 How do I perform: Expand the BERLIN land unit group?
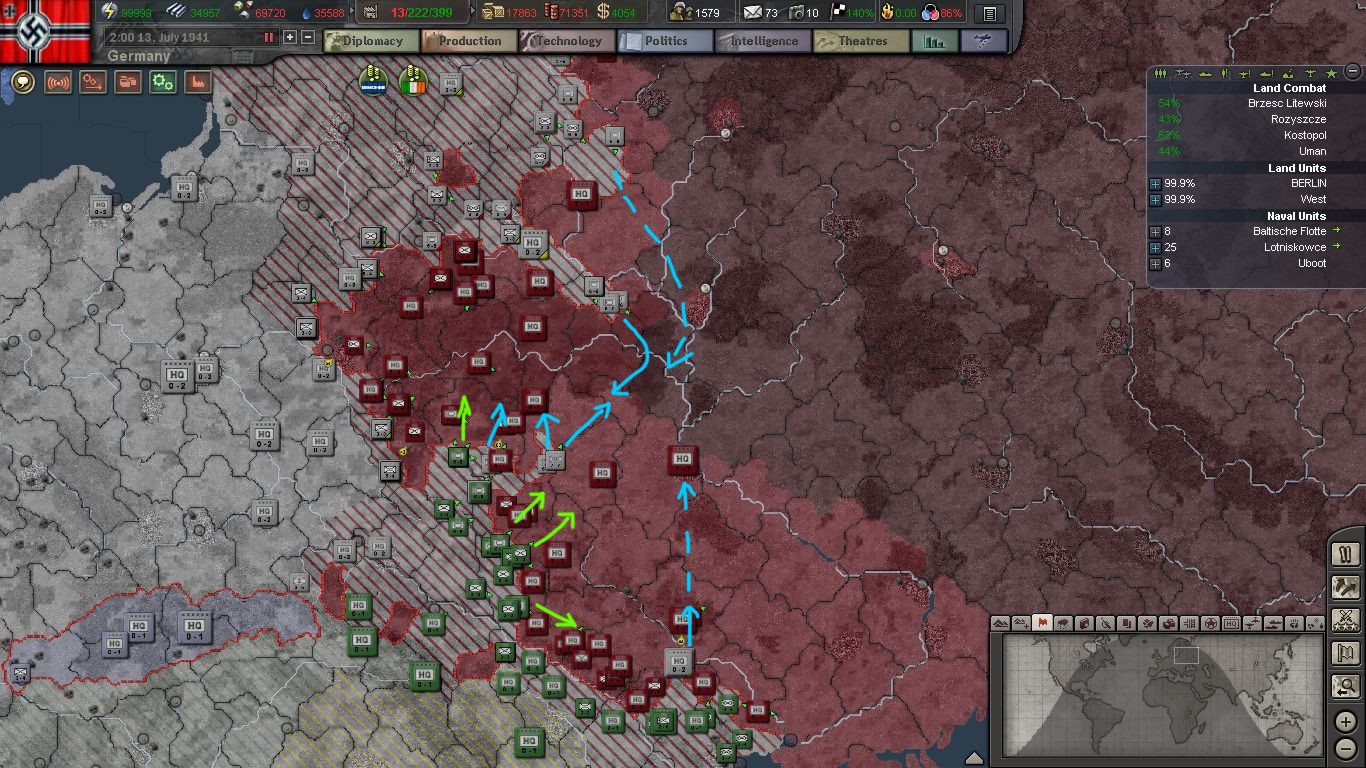coord(1155,184)
